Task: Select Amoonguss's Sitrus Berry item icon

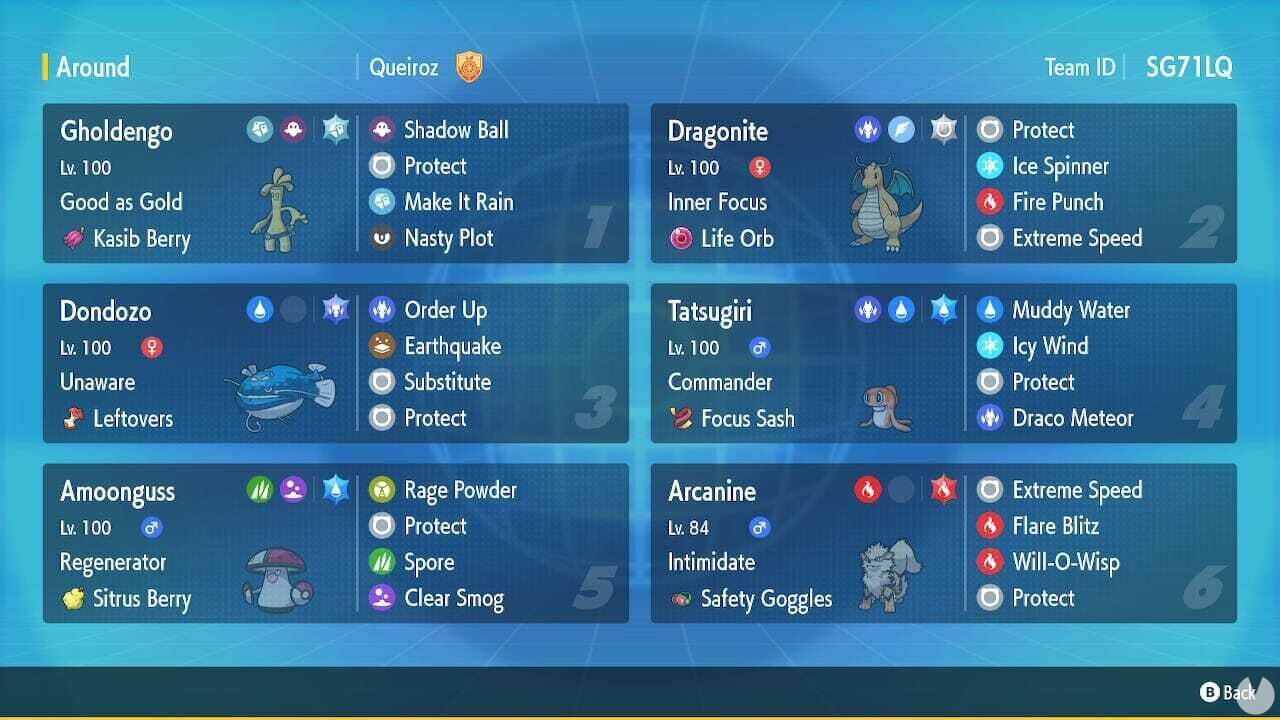Action: [x=73, y=599]
